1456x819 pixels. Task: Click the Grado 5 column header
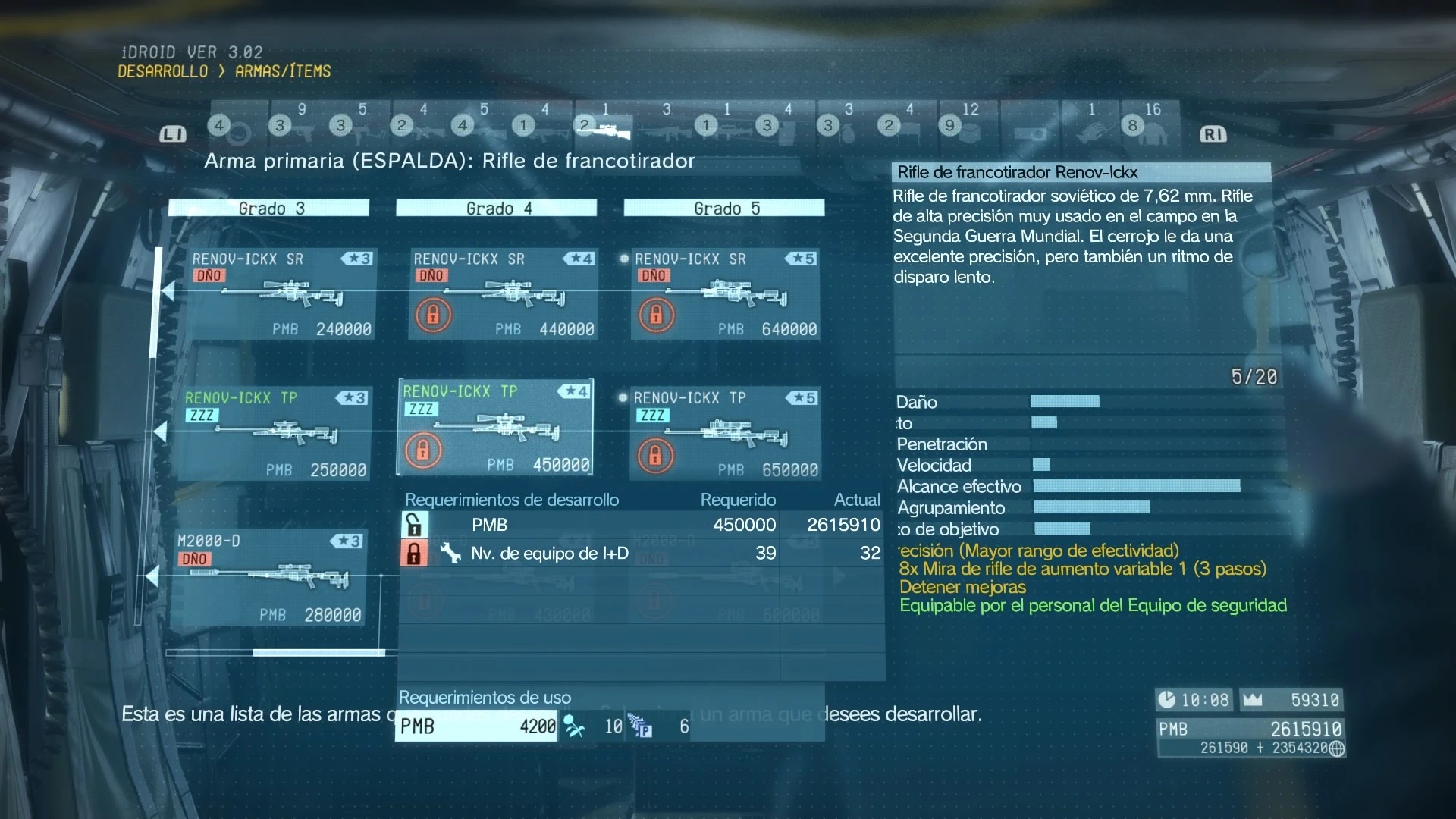point(724,209)
